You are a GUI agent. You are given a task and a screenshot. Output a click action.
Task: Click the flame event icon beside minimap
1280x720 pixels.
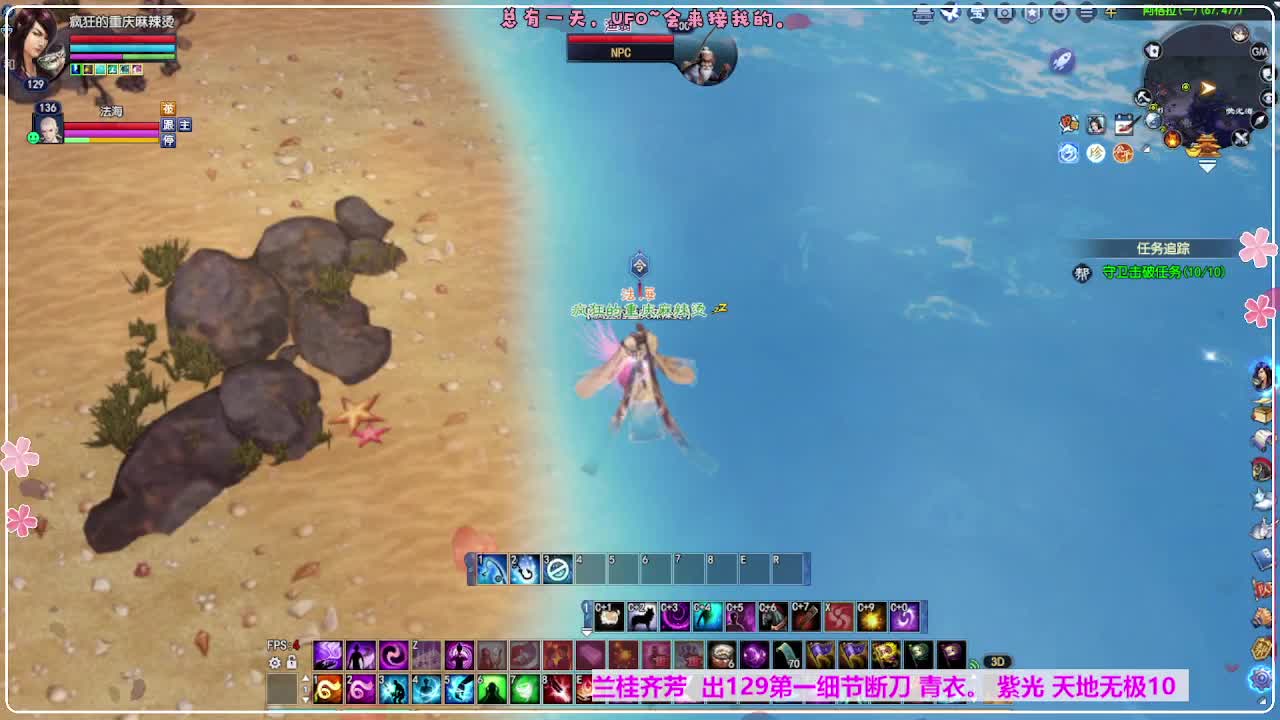tap(1172, 138)
